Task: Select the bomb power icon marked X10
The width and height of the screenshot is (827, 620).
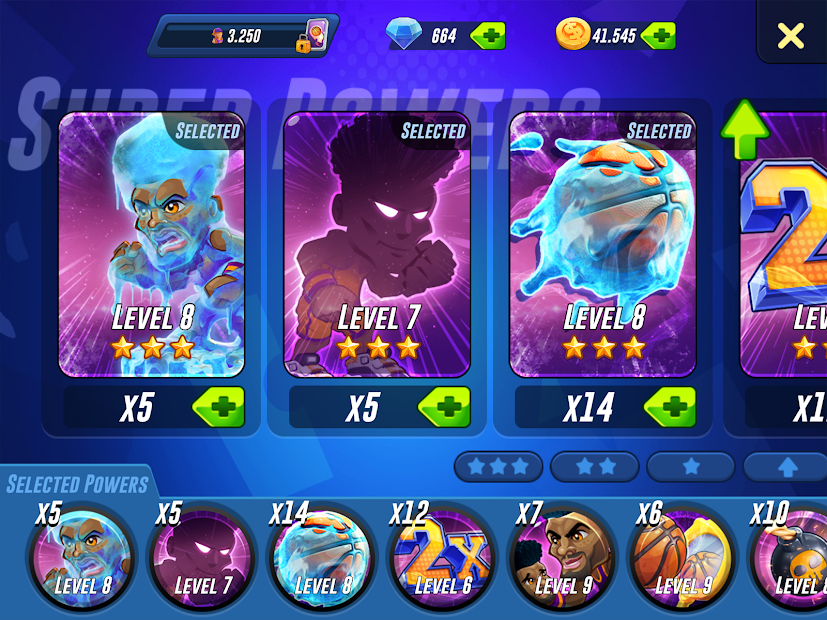Action: tap(795, 559)
